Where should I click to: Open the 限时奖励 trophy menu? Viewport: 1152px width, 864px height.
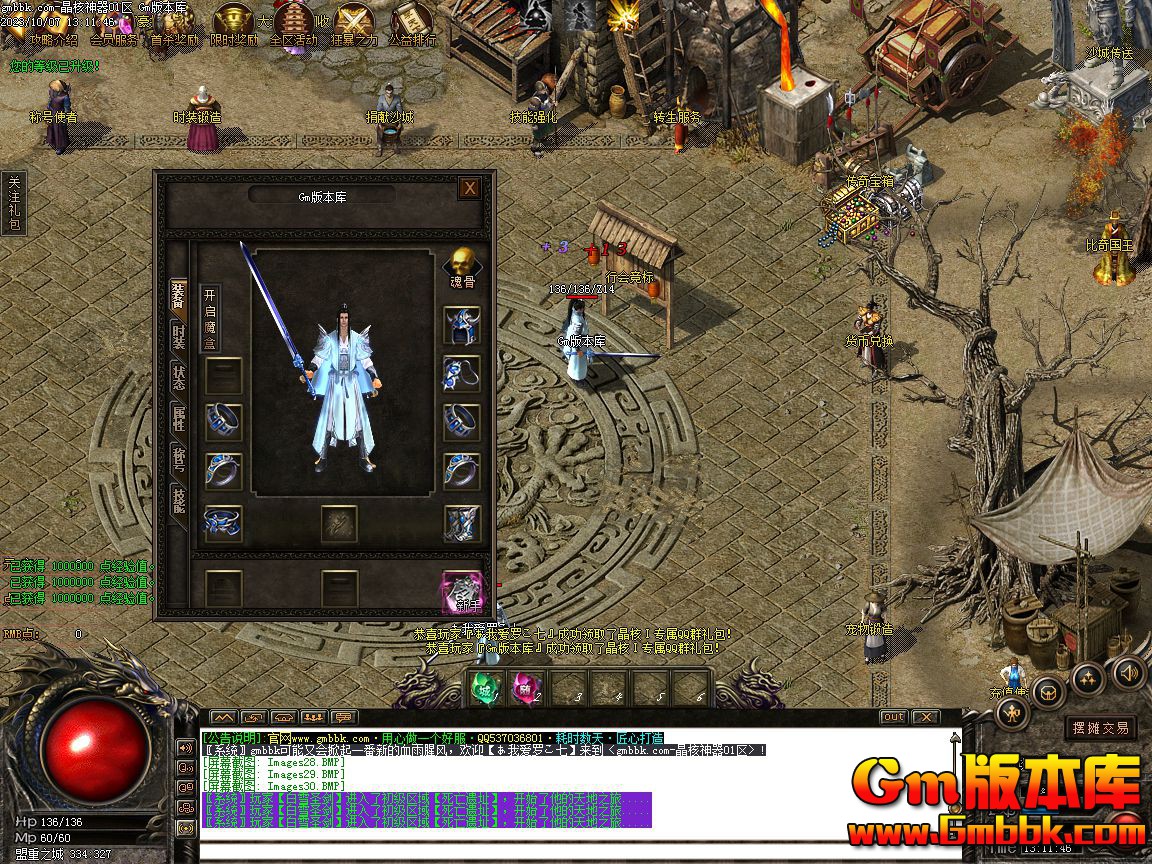click(235, 24)
